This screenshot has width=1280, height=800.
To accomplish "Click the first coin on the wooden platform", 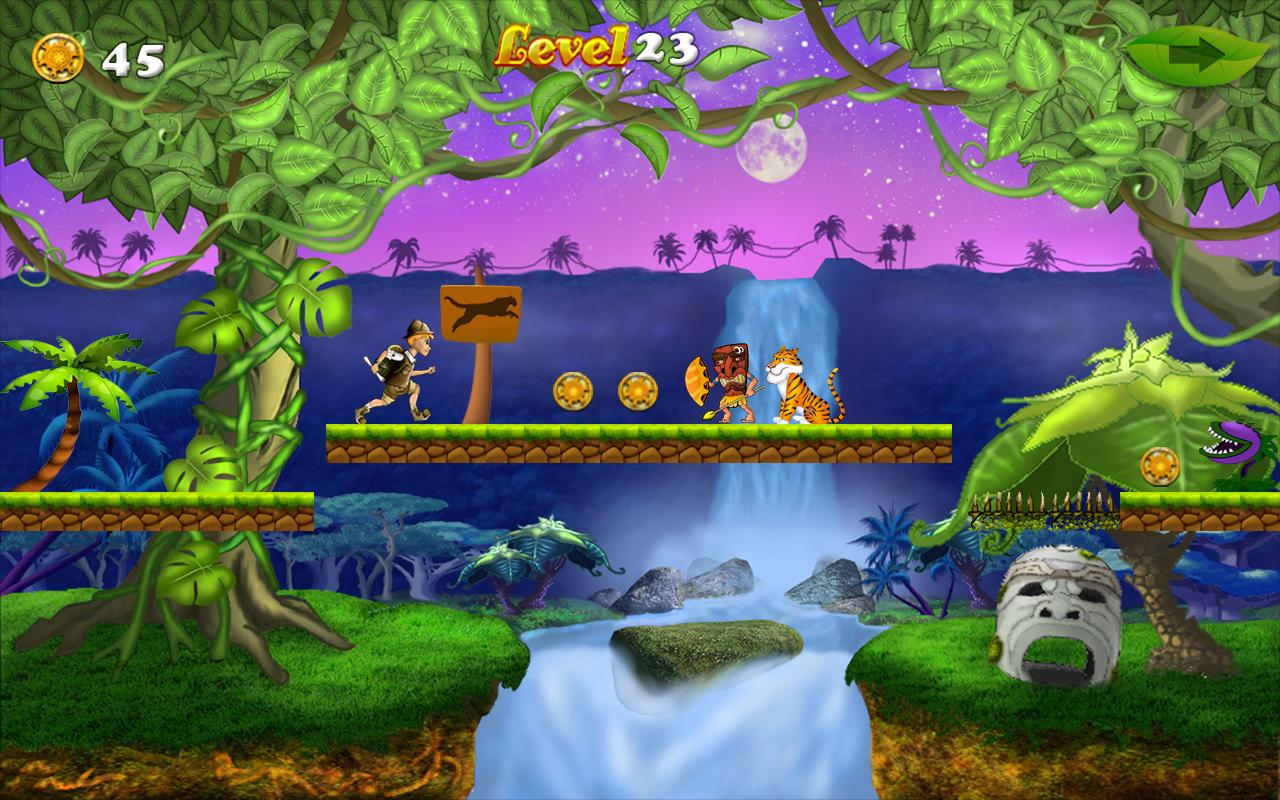I will (573, 389).
